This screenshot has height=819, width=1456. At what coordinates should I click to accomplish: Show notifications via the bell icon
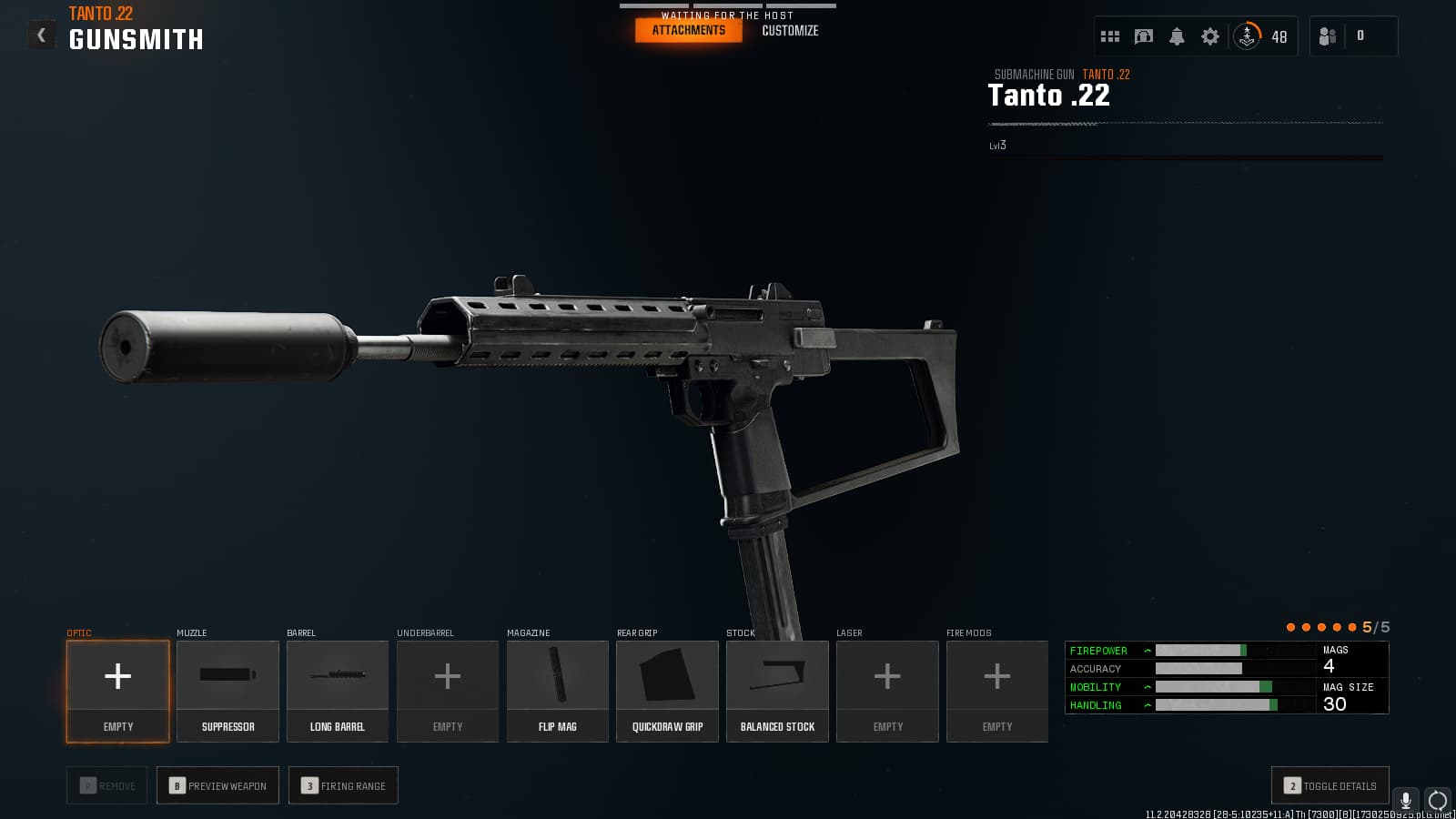coord(1177,36)
